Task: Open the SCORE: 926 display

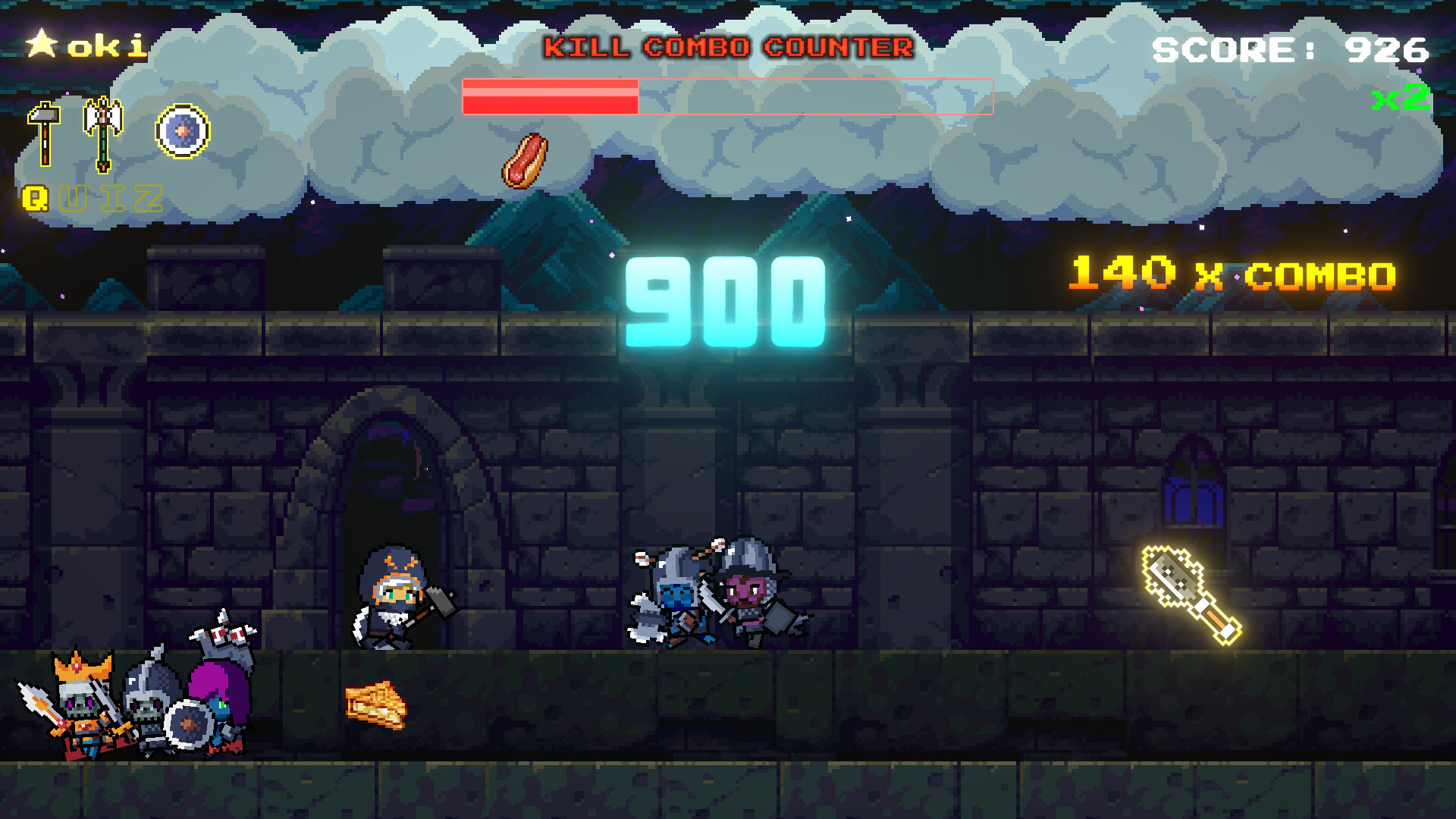Action: (1289, 49)
